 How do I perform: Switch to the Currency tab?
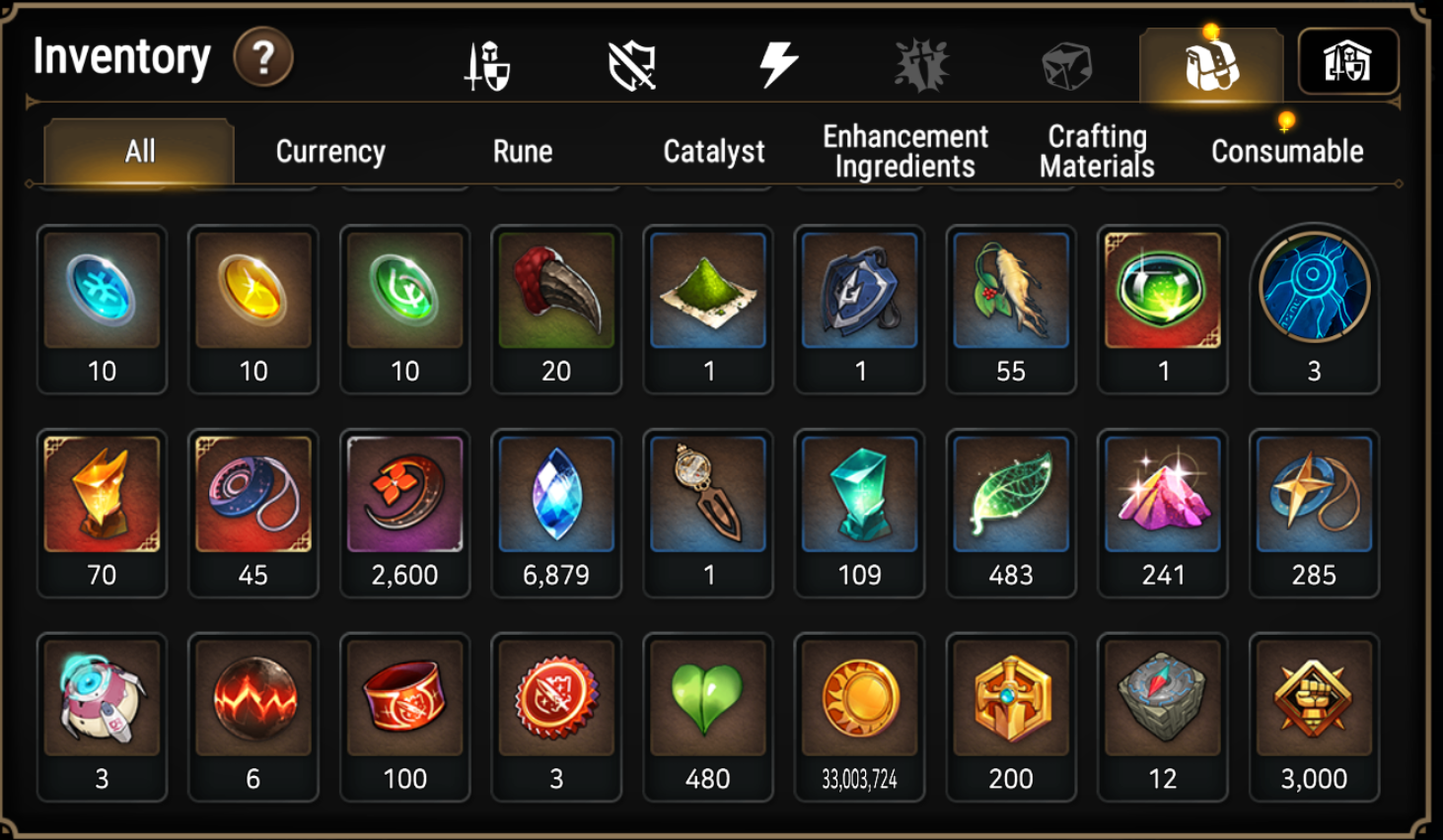coord(330,151)
